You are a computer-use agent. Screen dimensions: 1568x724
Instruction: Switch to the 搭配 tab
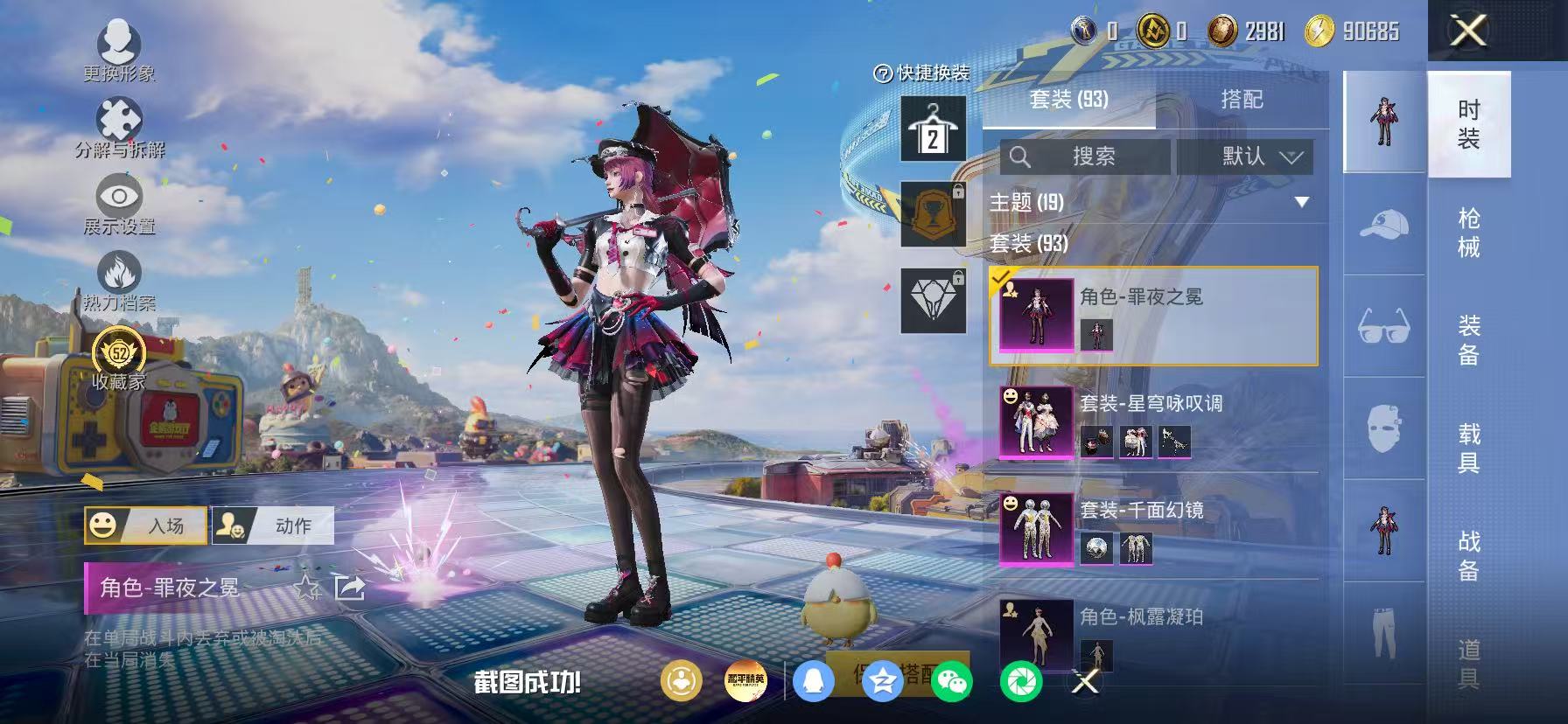tap(1242, 100)
